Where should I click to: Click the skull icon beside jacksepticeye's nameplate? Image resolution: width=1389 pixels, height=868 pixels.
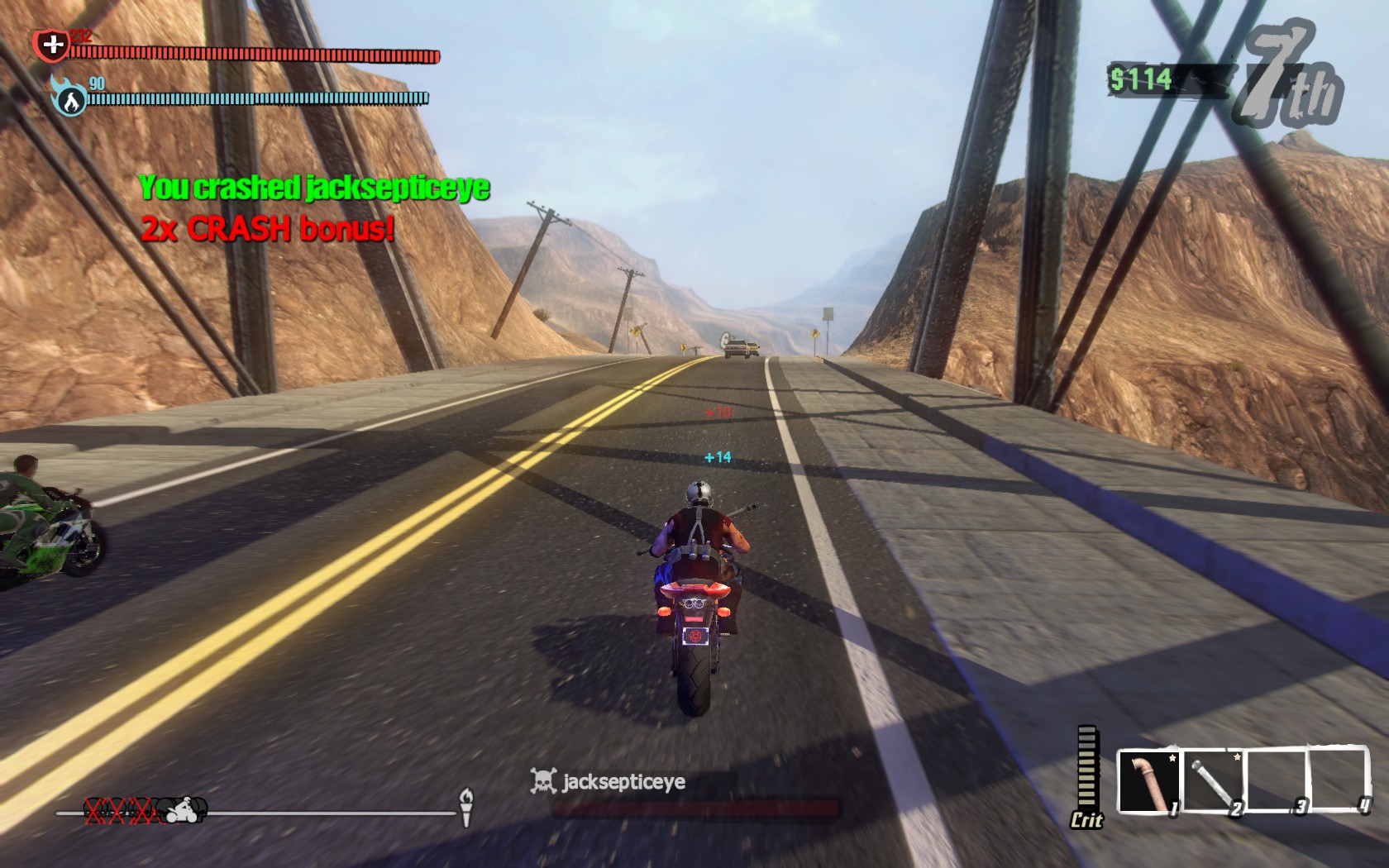pos(543,780)
